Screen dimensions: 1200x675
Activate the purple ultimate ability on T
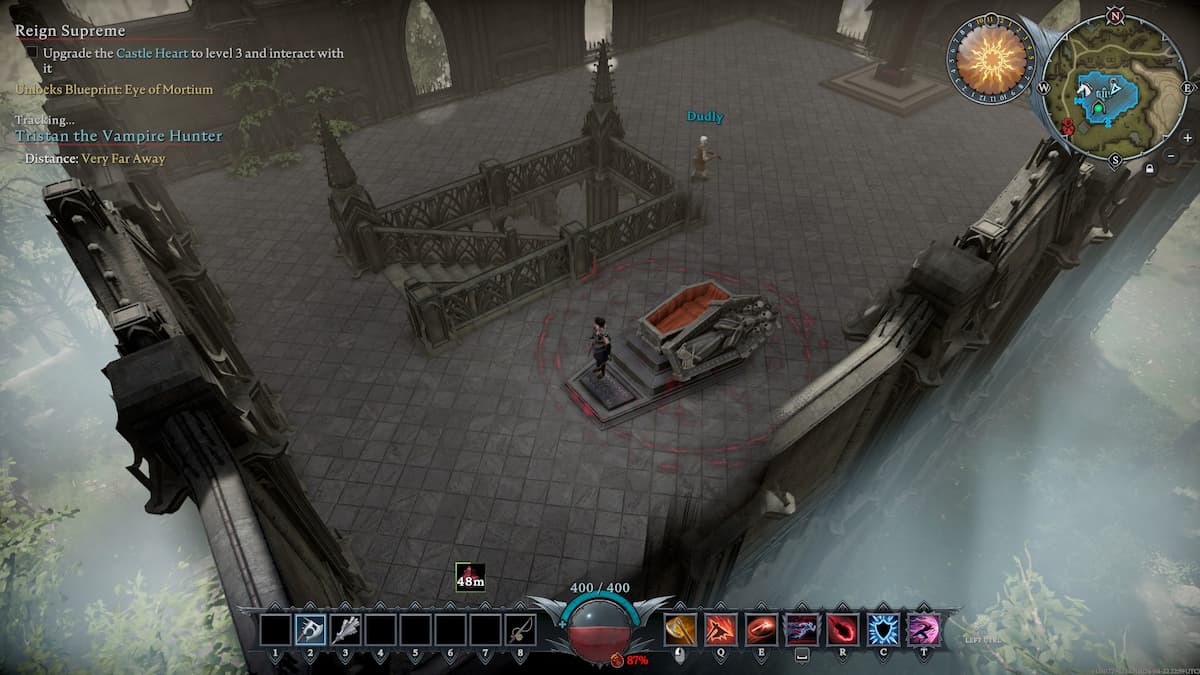(923, 629)
